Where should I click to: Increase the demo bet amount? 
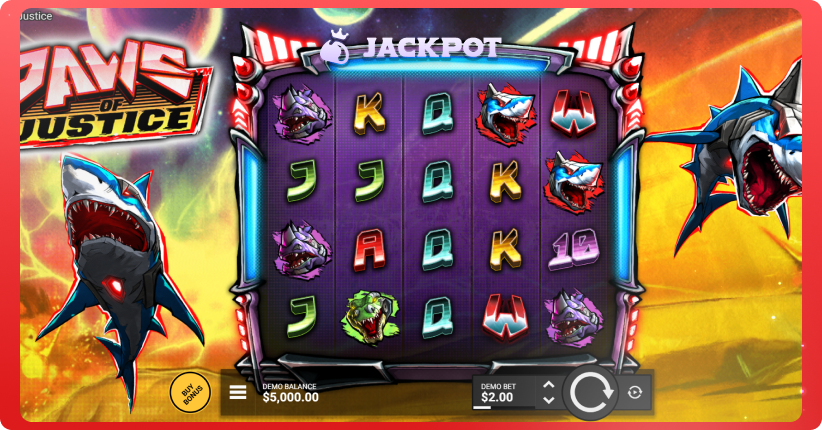coord(547,385)
